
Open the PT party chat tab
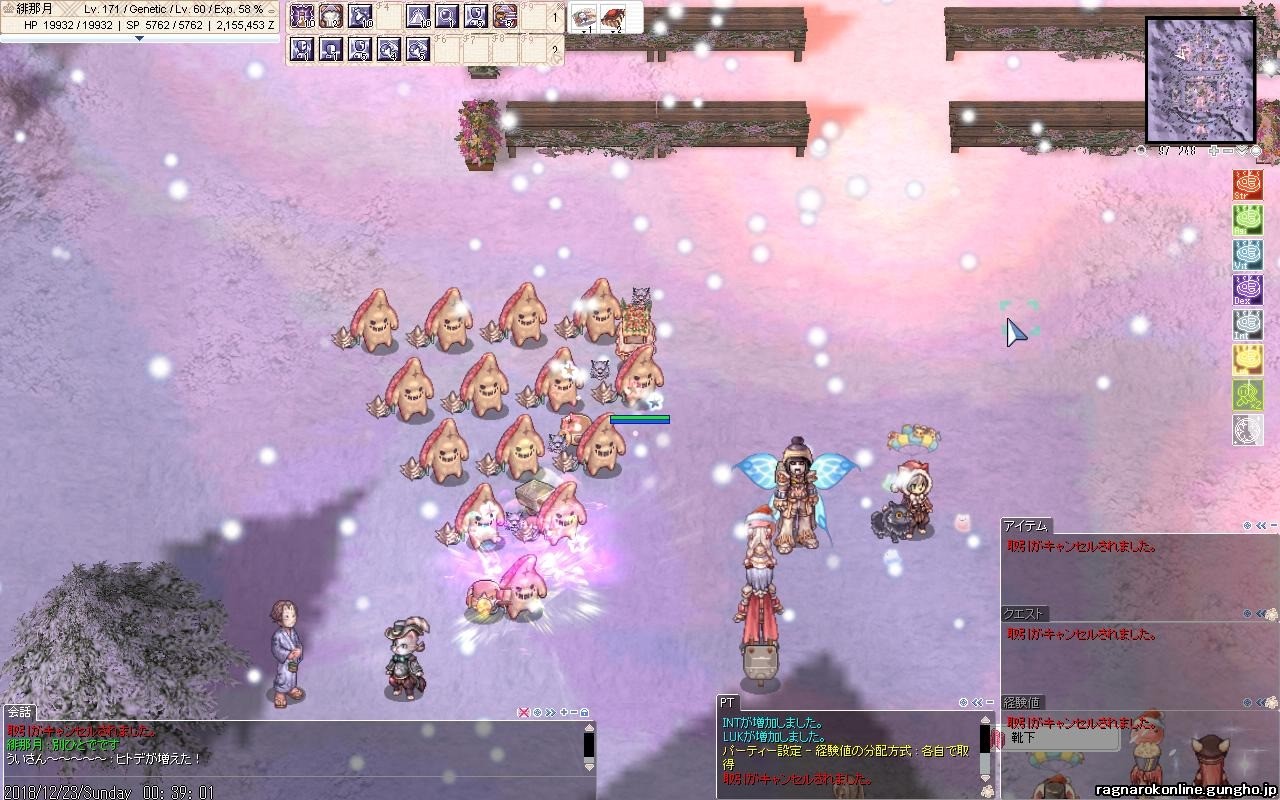727,703
